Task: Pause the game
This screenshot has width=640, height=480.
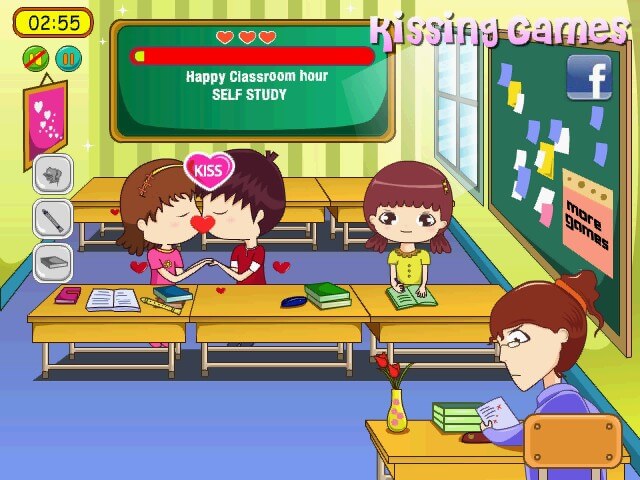Action: 68,58
